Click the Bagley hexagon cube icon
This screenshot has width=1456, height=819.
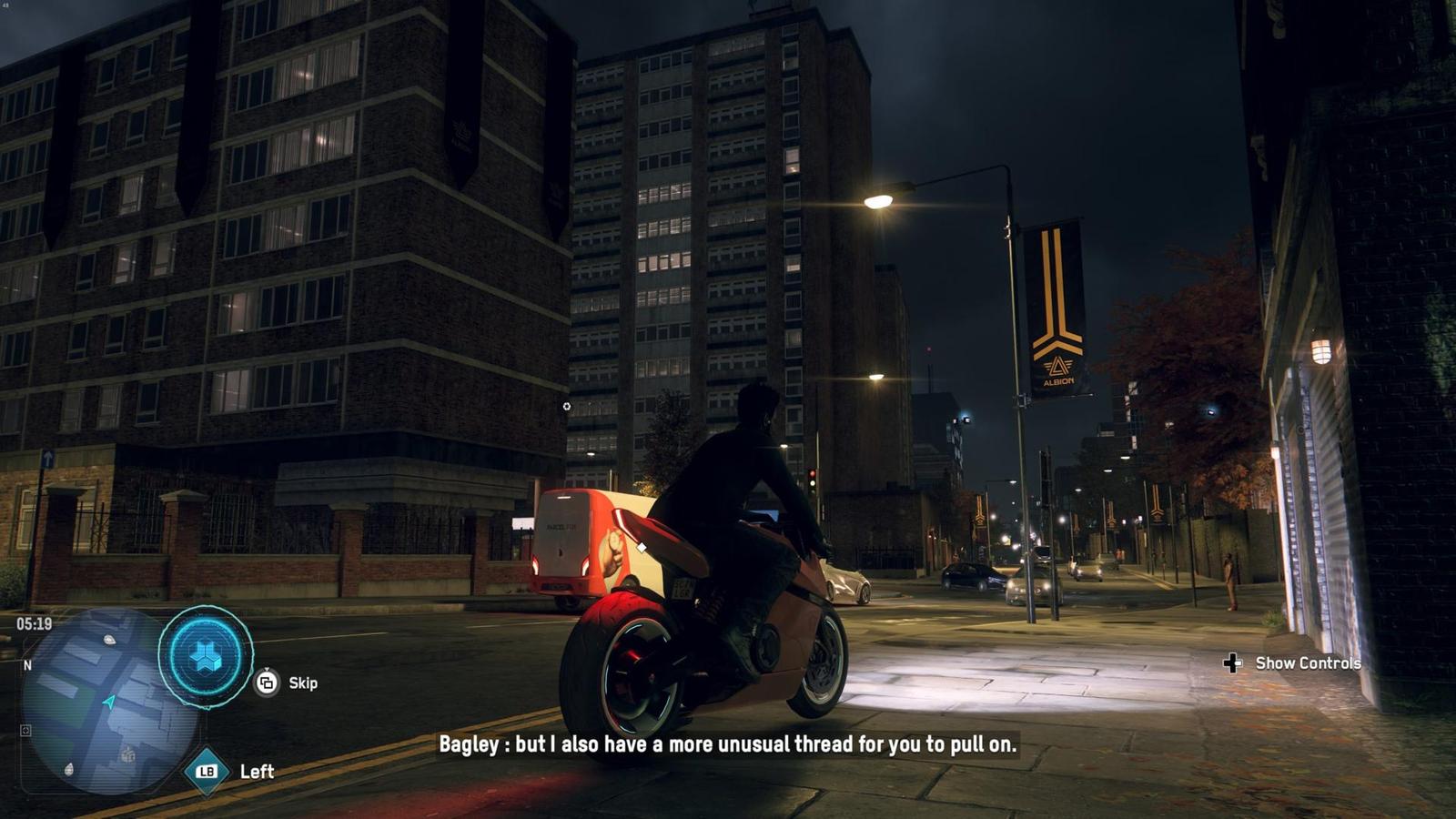coord(206,656)
